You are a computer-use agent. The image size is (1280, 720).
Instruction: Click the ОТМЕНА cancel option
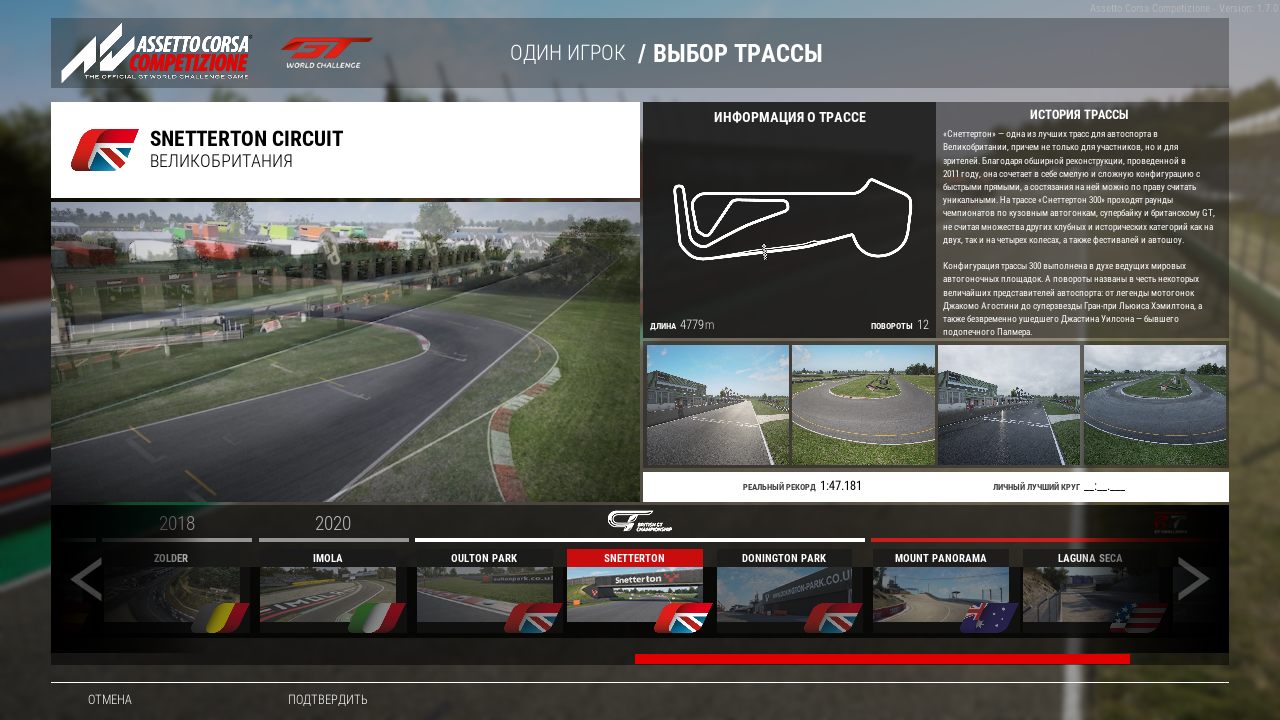point(108,700)
